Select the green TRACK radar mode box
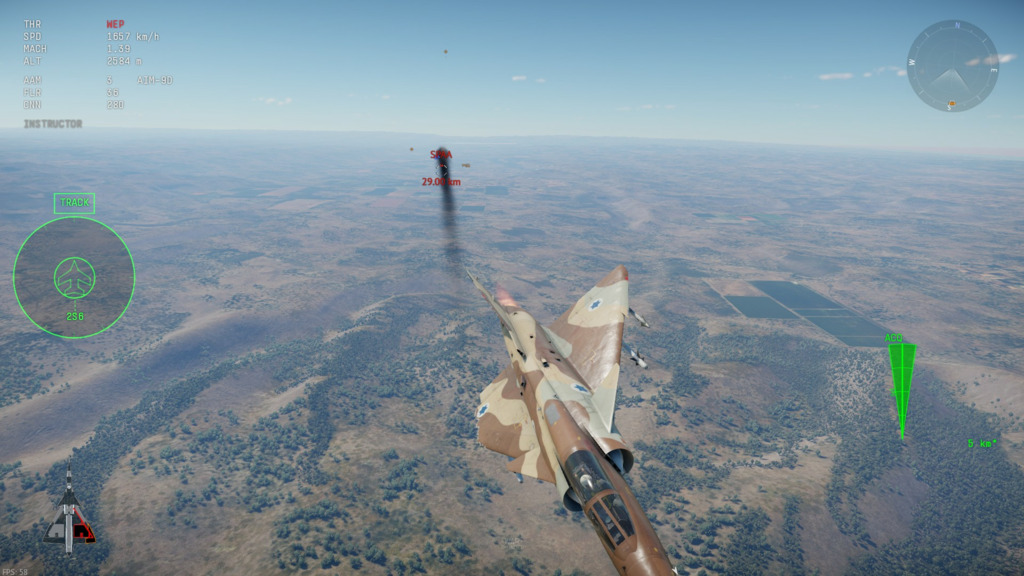 click(74, 203)
